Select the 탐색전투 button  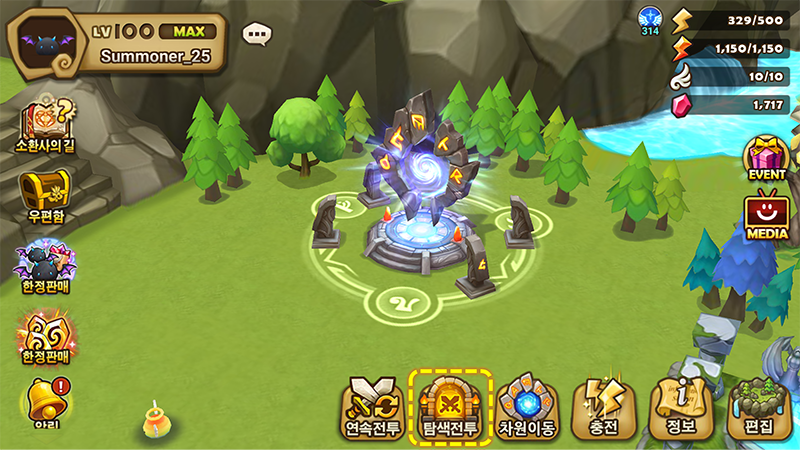click(449, 406)
